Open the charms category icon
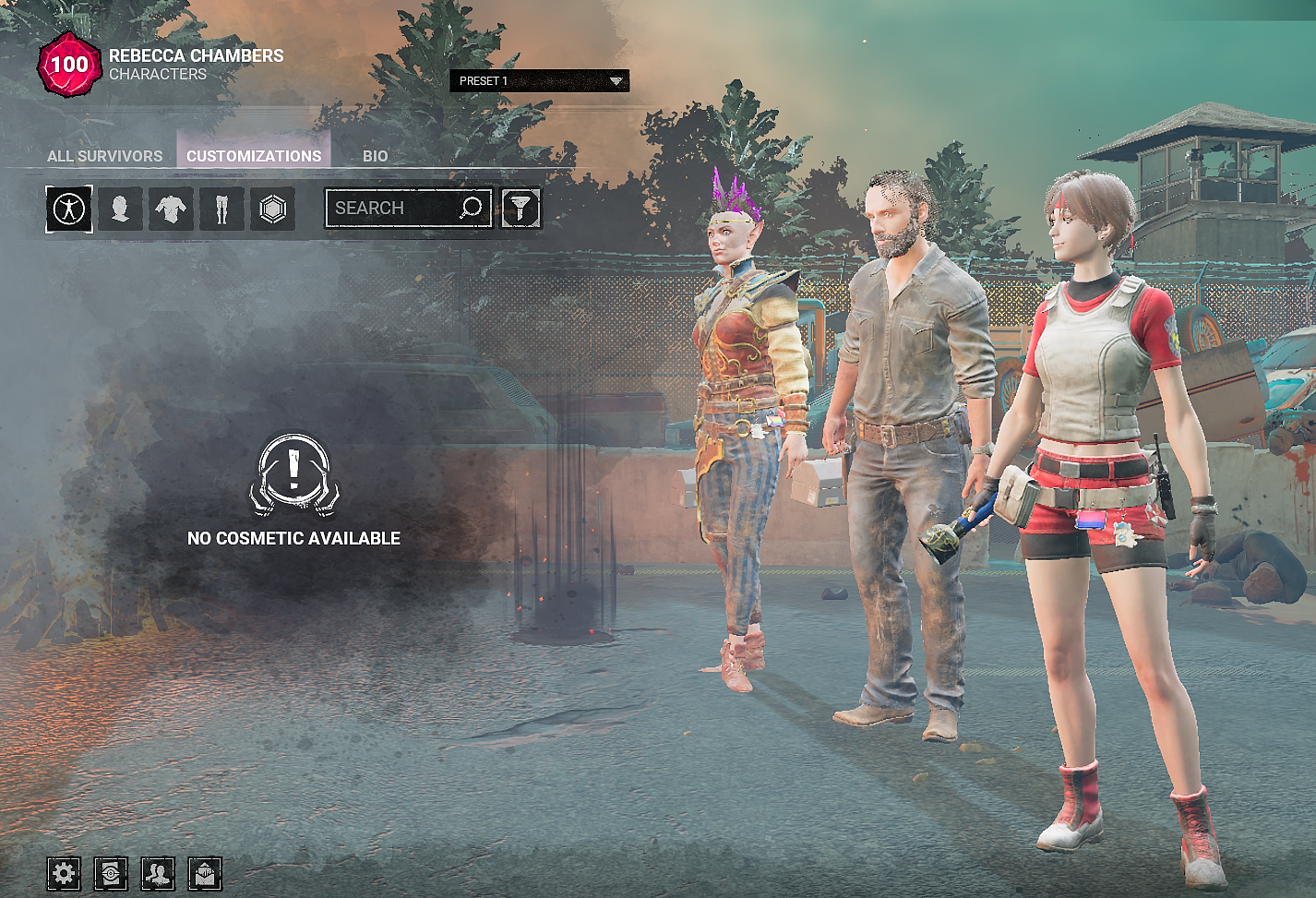The height and width of the screenshot is (898, 1316). (x=271, y=210)
